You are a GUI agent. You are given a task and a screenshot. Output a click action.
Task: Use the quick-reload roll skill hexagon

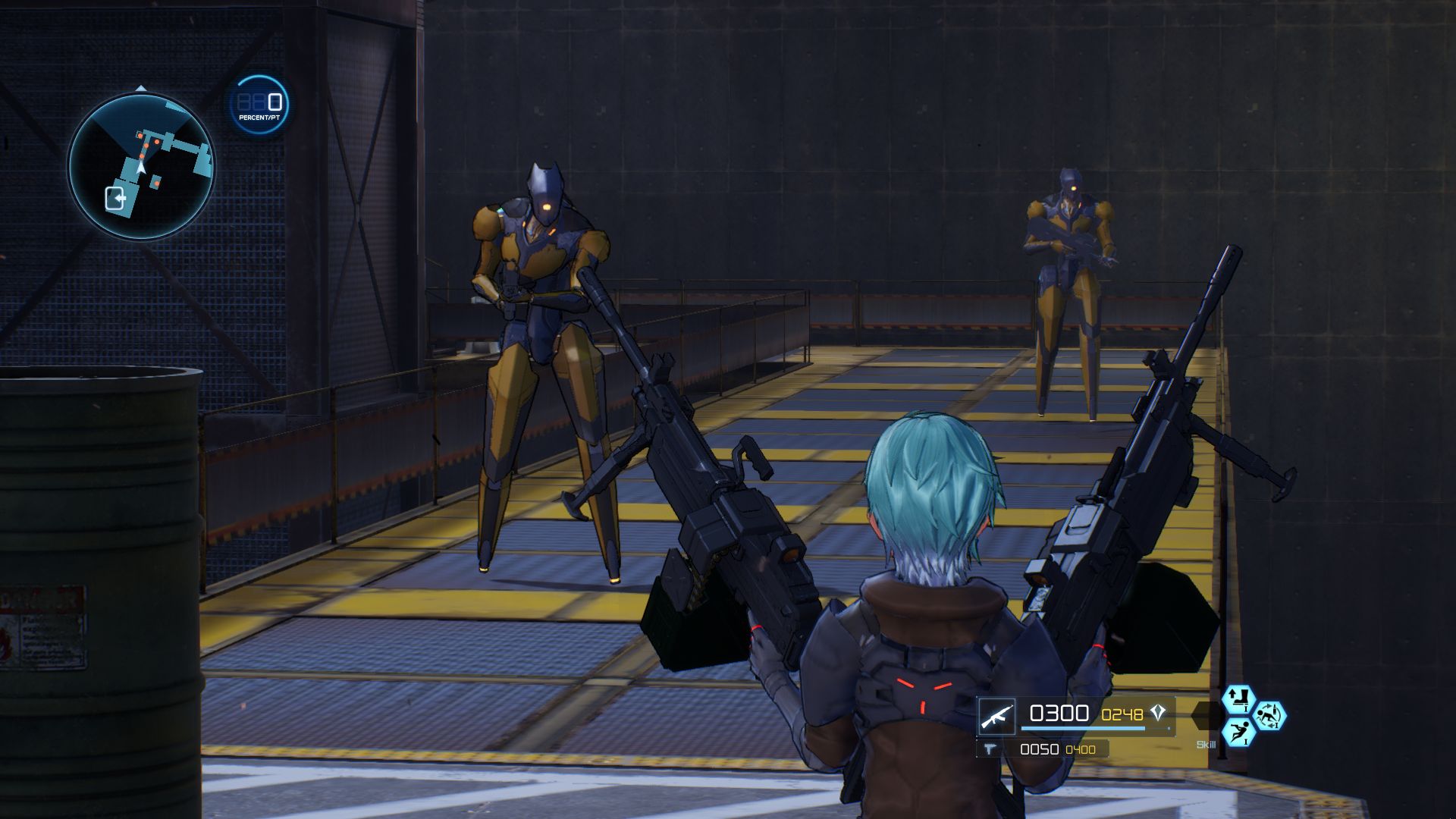tap(1272, 715)
